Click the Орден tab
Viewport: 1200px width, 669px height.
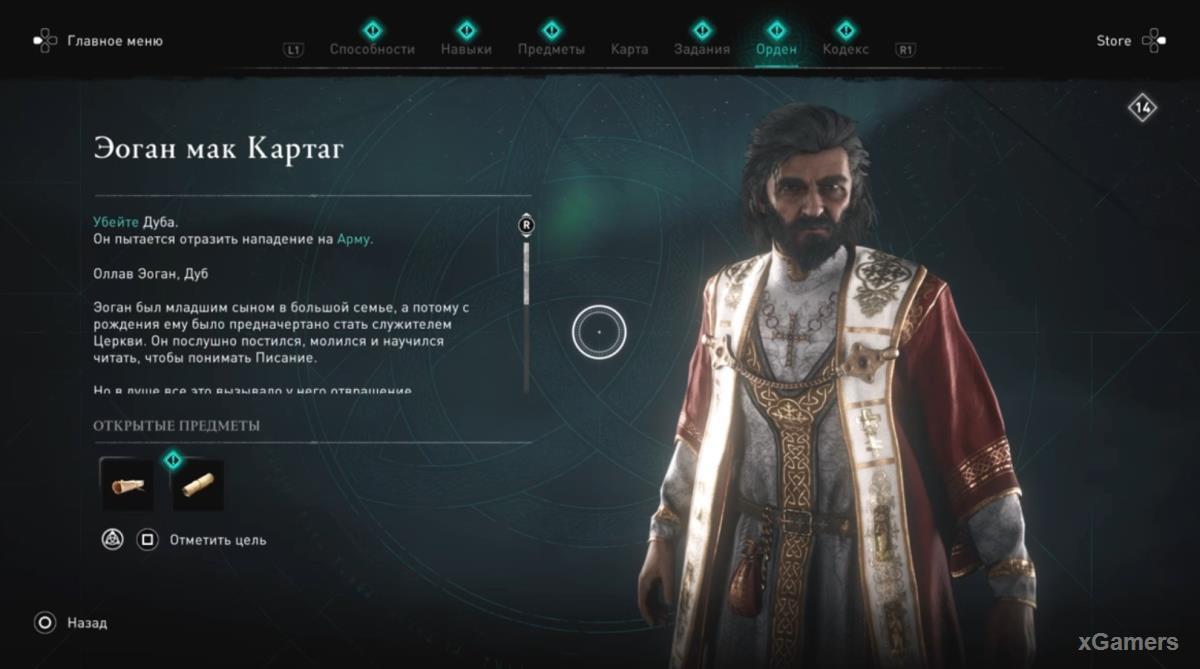click(777, 49)
